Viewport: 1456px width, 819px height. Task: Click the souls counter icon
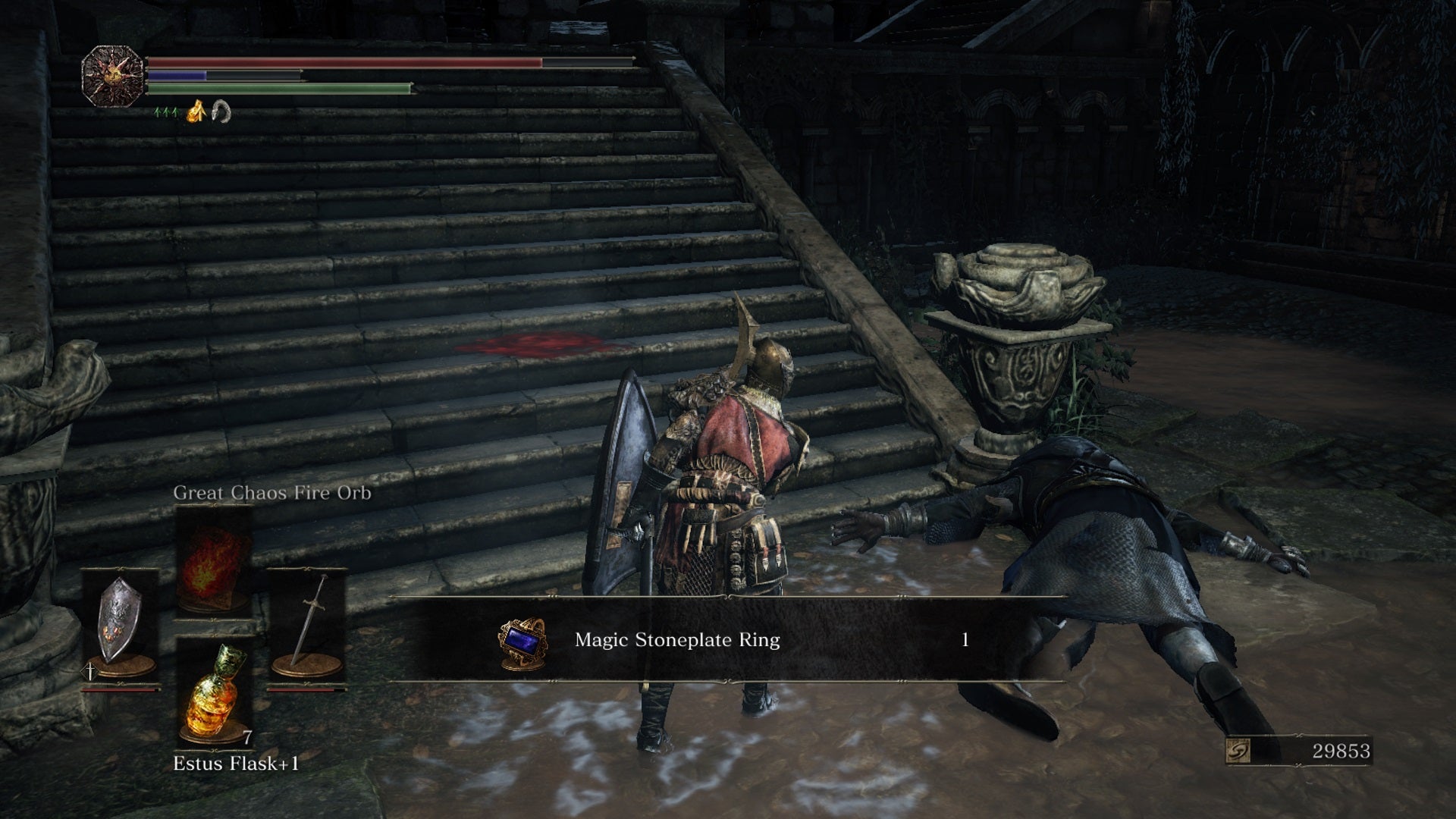point(1238,752)
